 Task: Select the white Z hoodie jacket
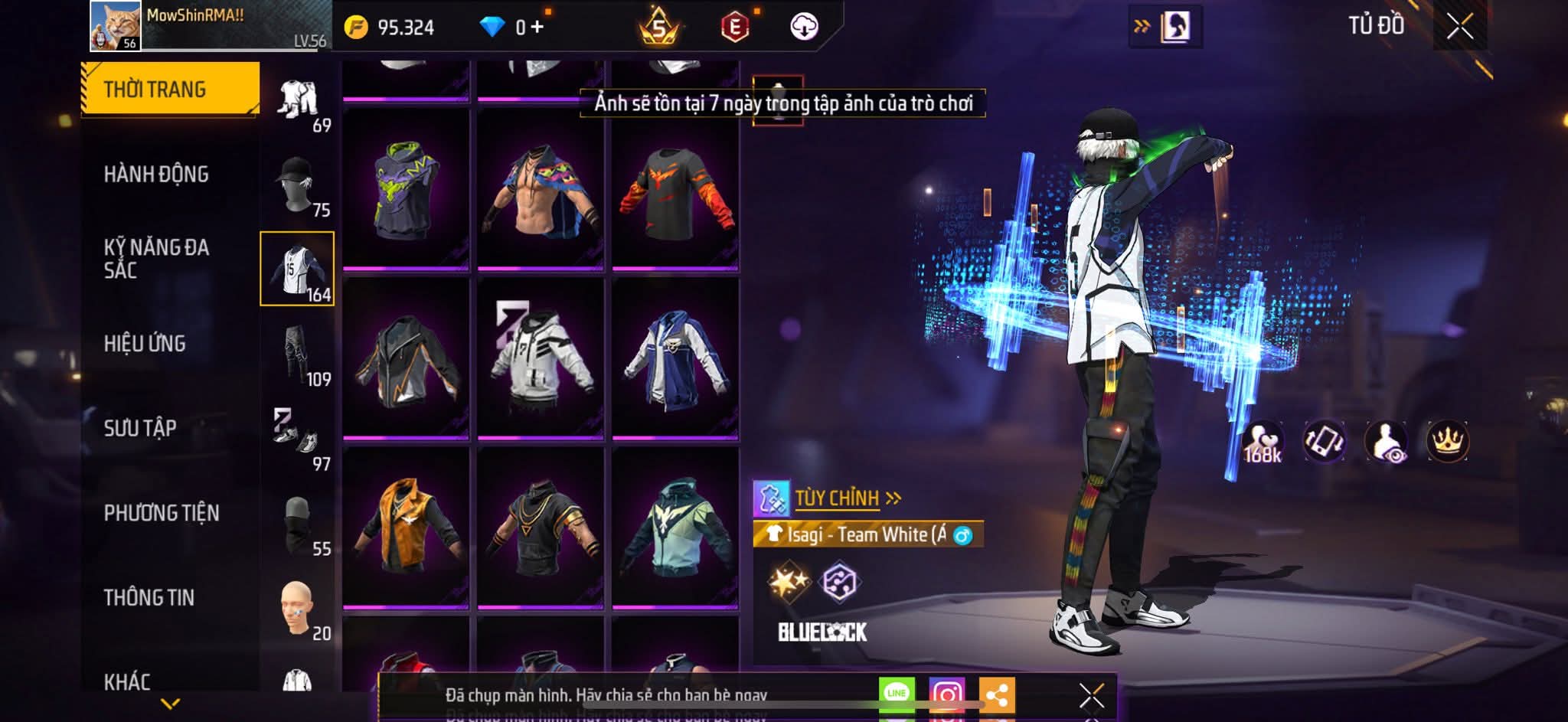(541, 358)
